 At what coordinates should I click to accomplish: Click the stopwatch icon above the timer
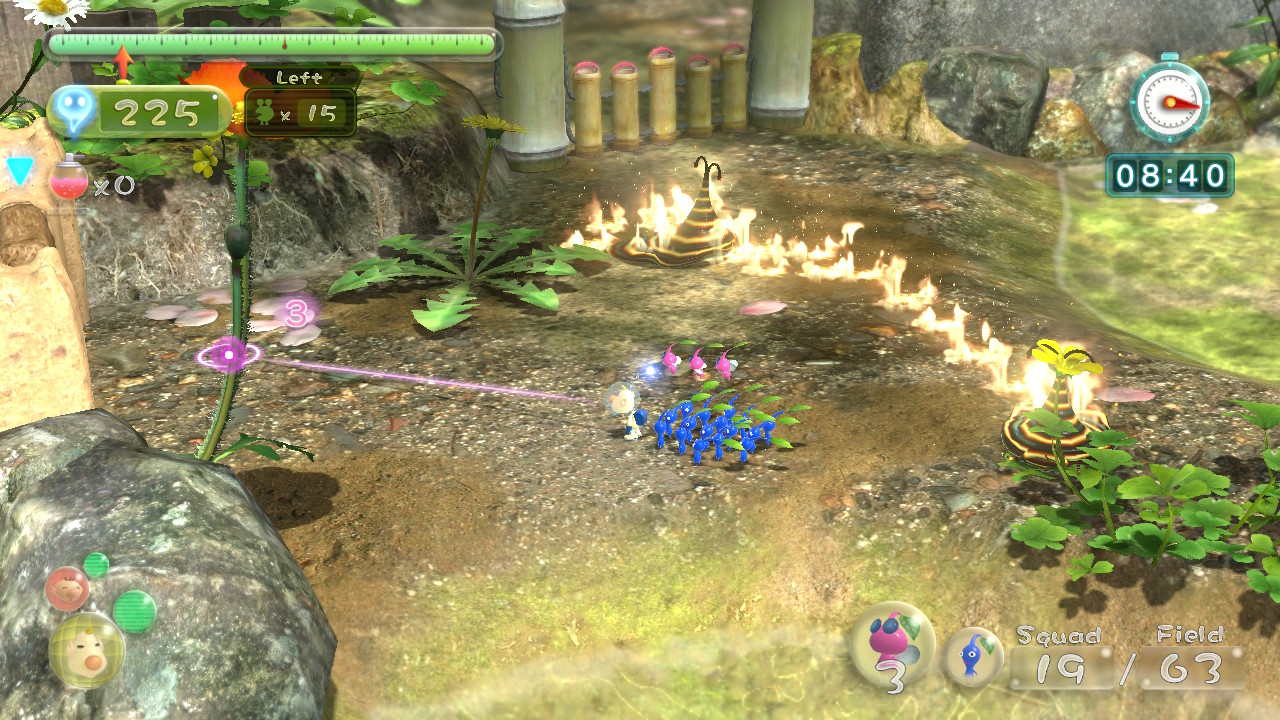click(1169, 101)
